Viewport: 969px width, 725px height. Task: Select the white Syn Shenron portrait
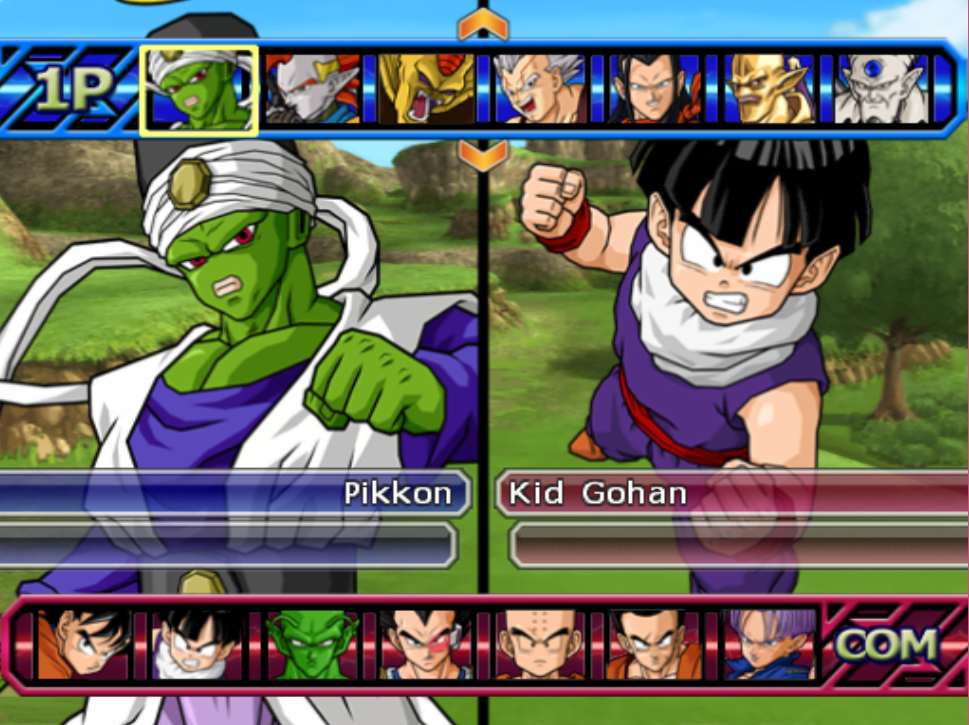pyautogui.click(x=881, y=90)
